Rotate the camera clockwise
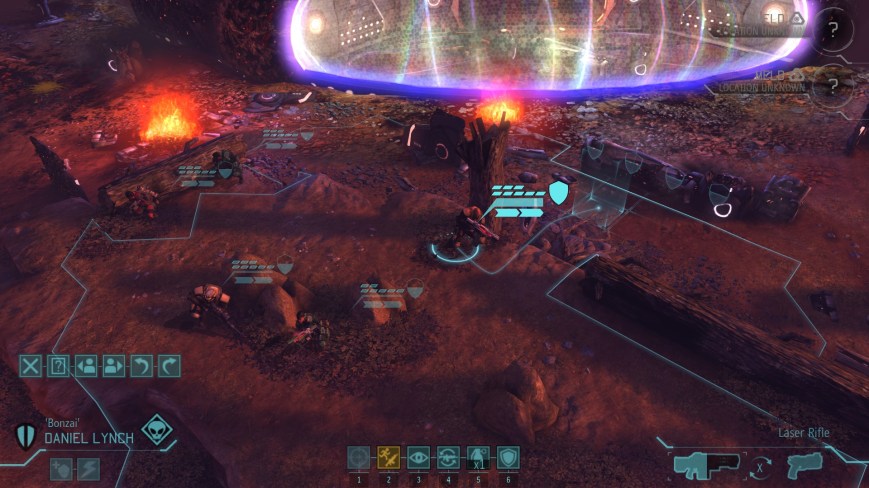Image resolution: width=869 pixels, height=488 pixels. pyautogui.click(x=168, y=365)
